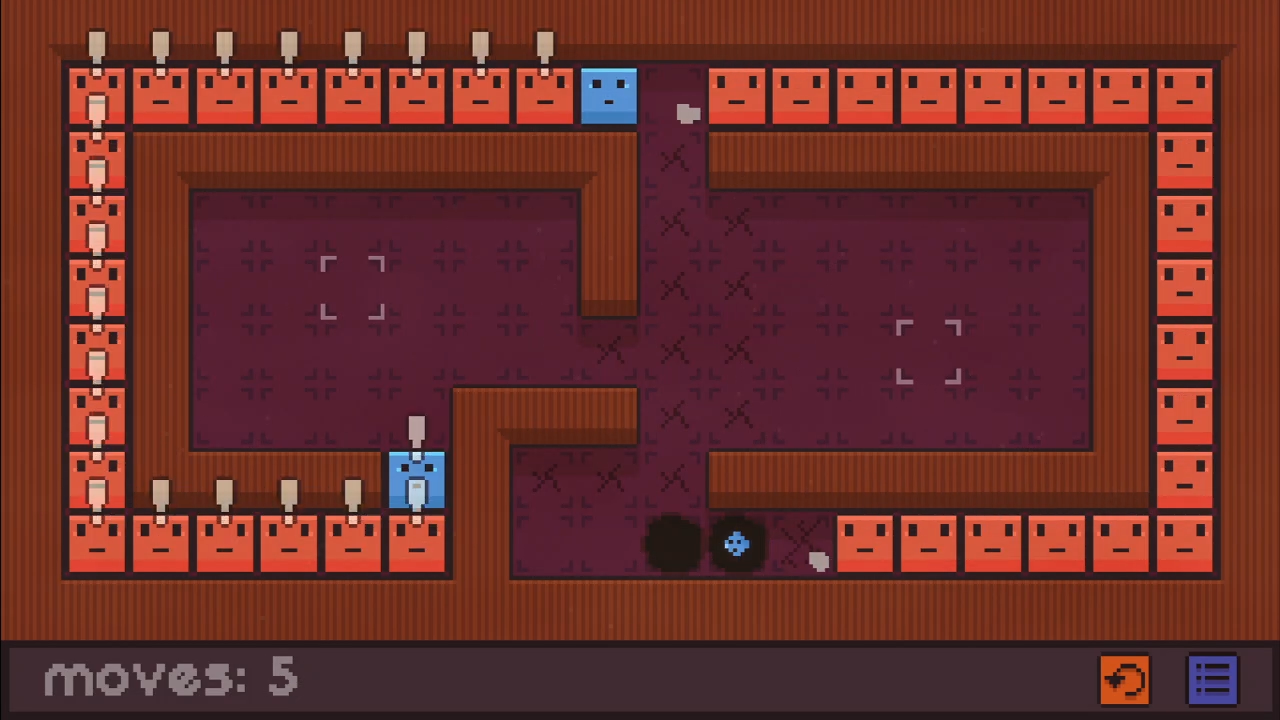
Task: Click the blue player block with the mushroom
Action: point(417,480)
